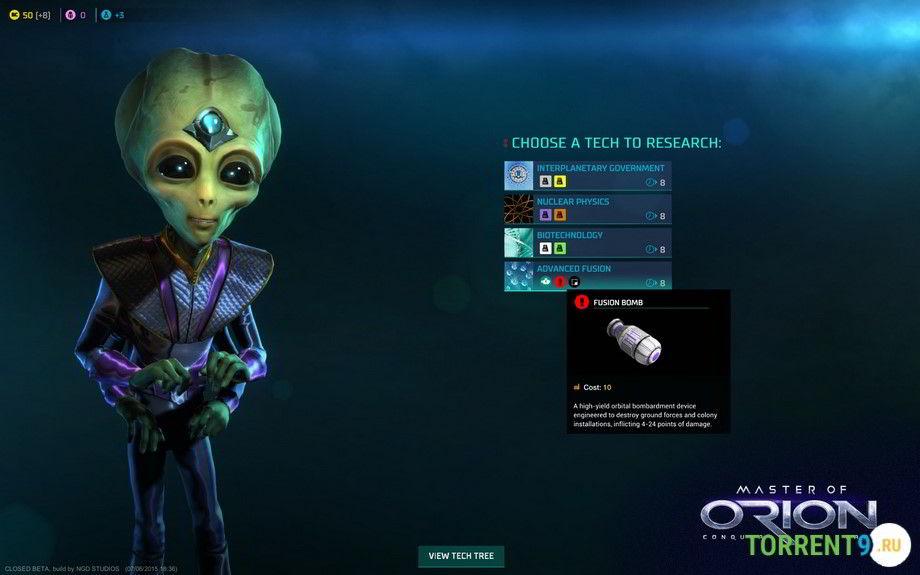This screenshot has width=920, height=575.
Task: Open the View Tech Tree button
Action: (461, 556)
